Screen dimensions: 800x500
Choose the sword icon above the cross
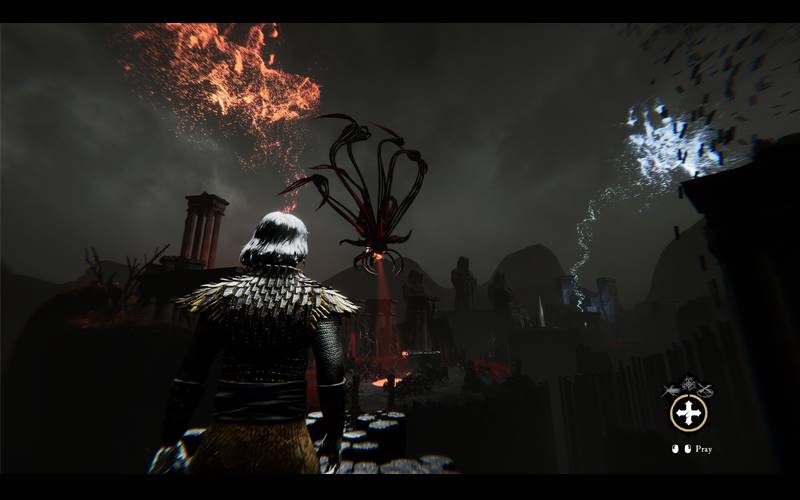tap(673, 389)
